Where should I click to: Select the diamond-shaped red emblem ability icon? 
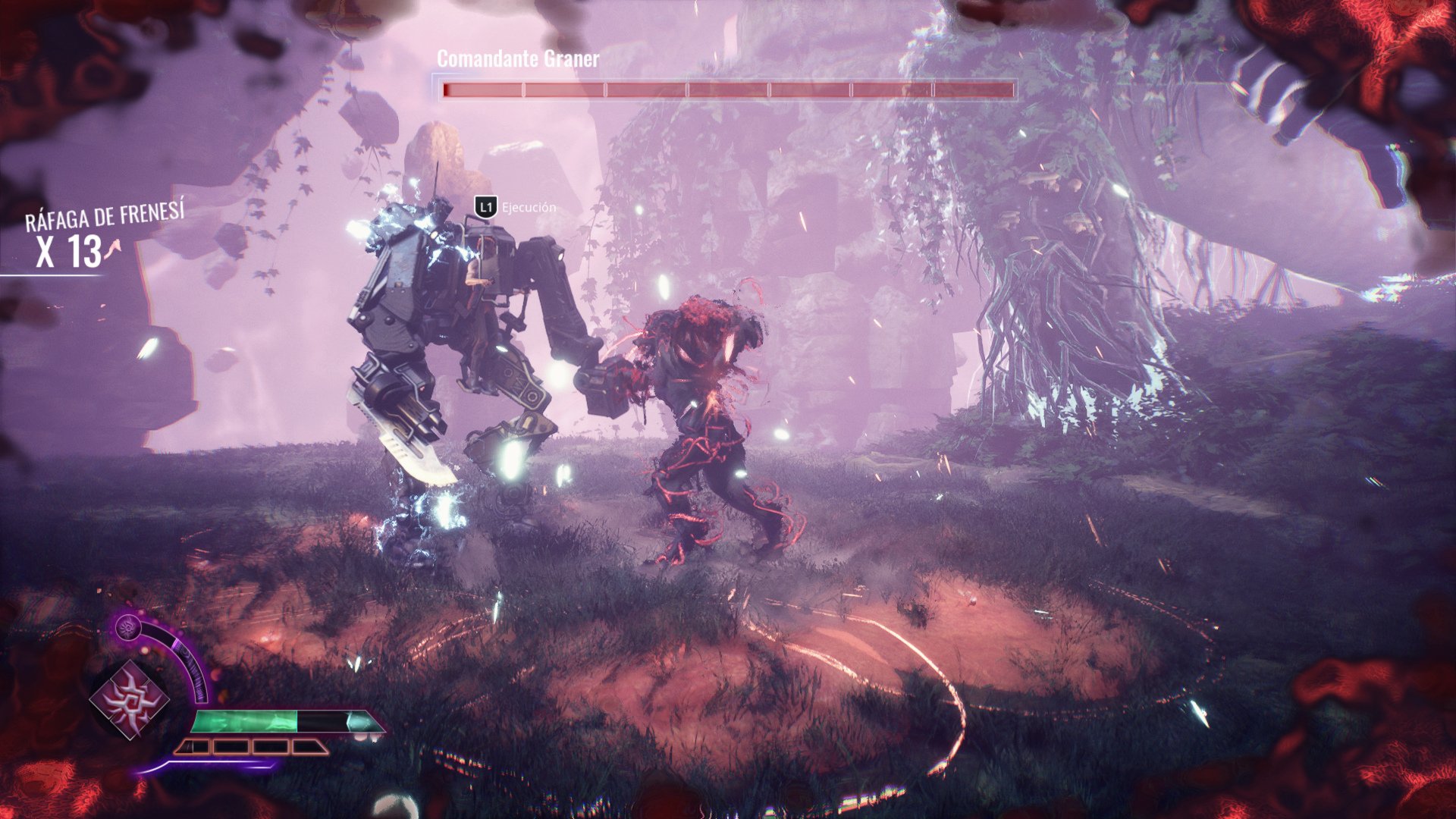tap(130, 700)
